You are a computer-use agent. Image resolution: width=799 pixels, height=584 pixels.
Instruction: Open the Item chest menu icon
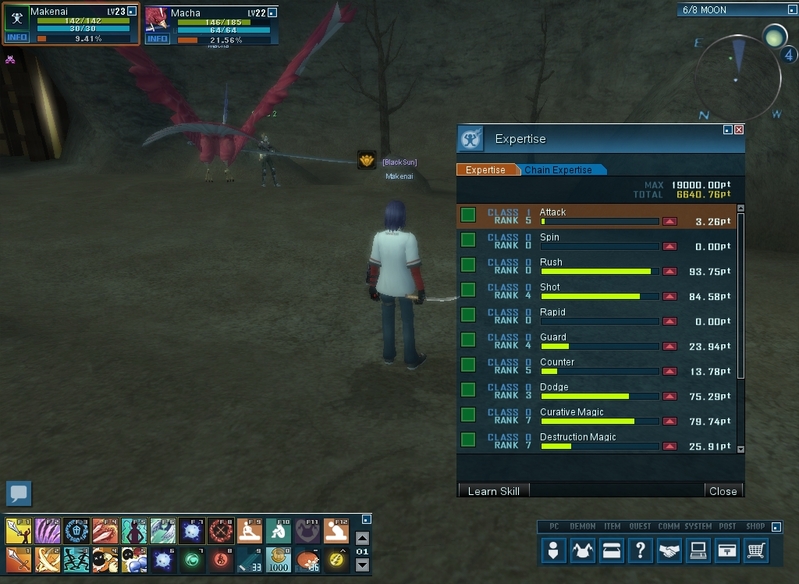[x=611, y=549]
